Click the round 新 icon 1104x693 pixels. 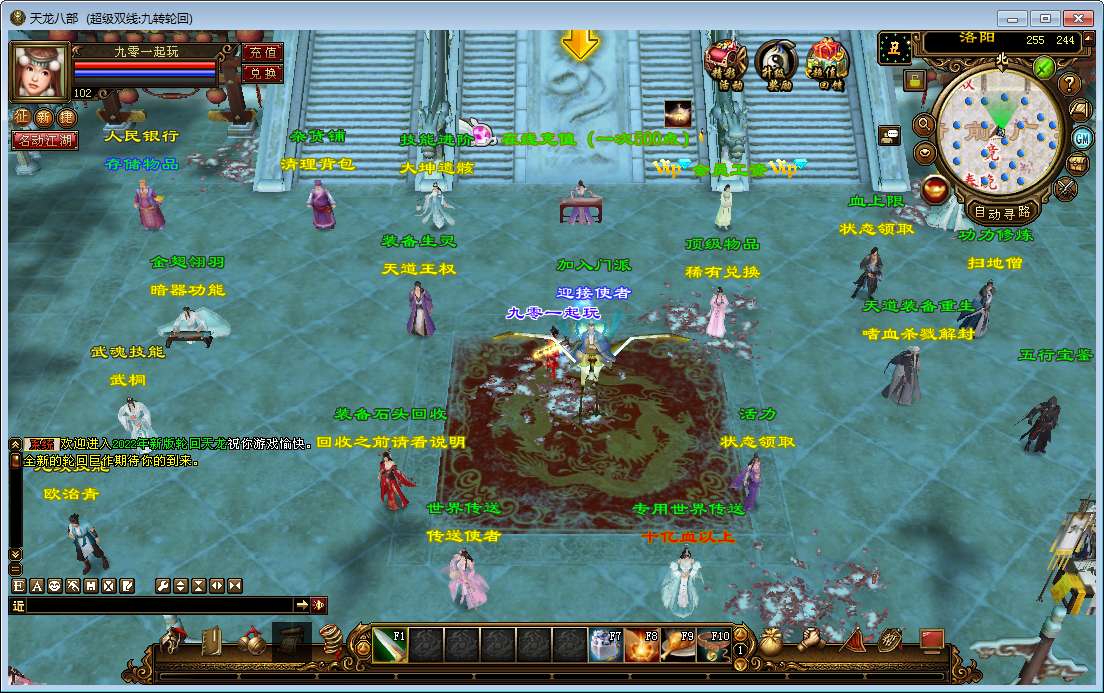click(46, 117)
